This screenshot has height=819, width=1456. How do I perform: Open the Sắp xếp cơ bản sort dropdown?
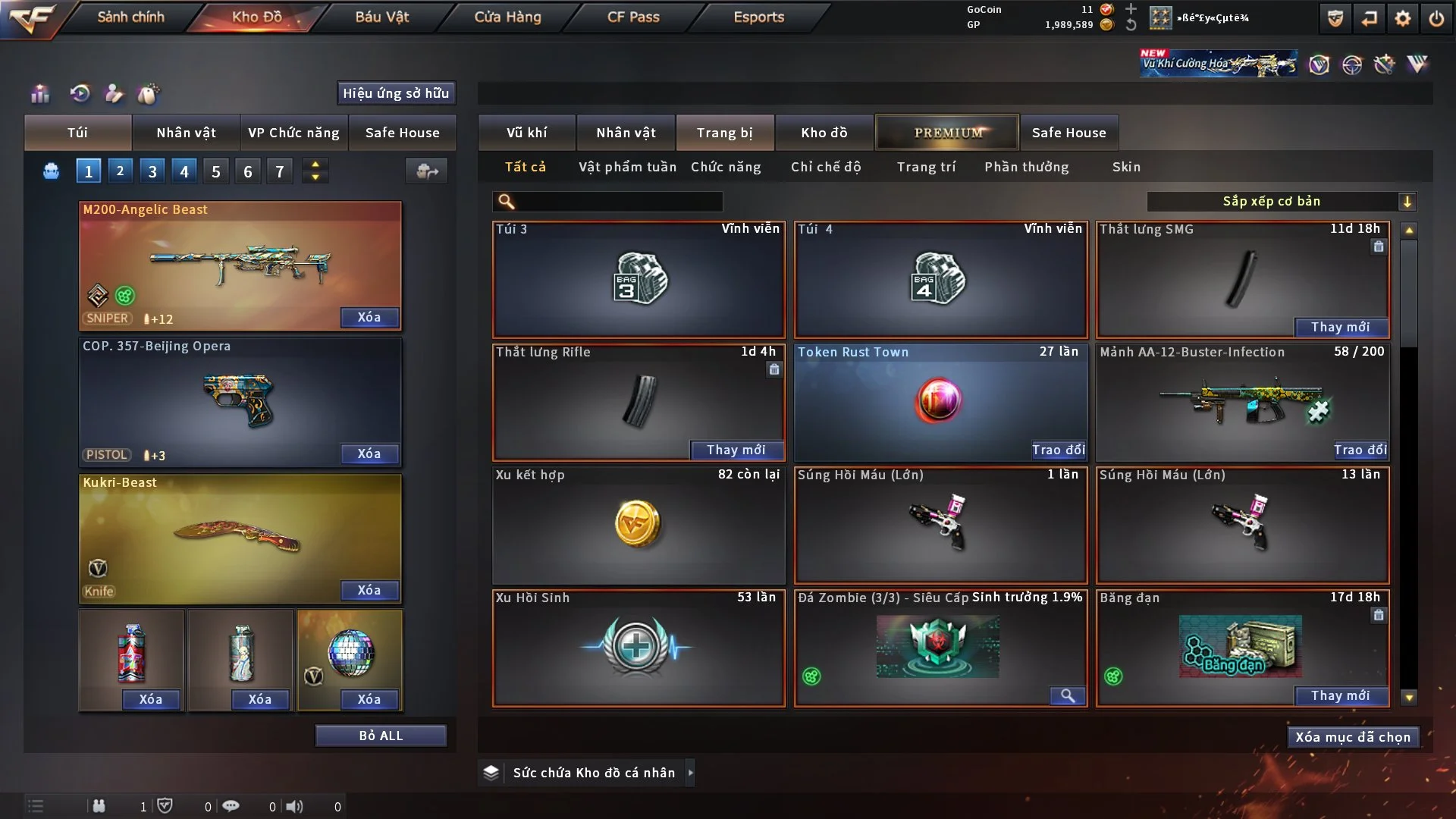coord(1281,202)
